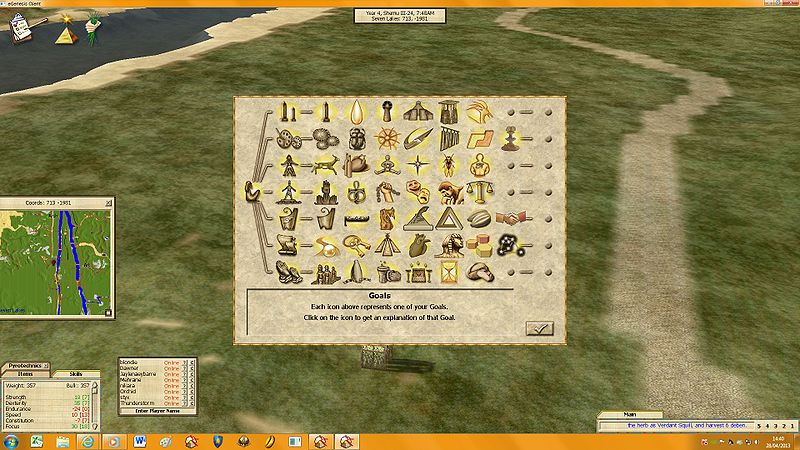Confirm Goals dialog with checkmark button

[538, 327]
